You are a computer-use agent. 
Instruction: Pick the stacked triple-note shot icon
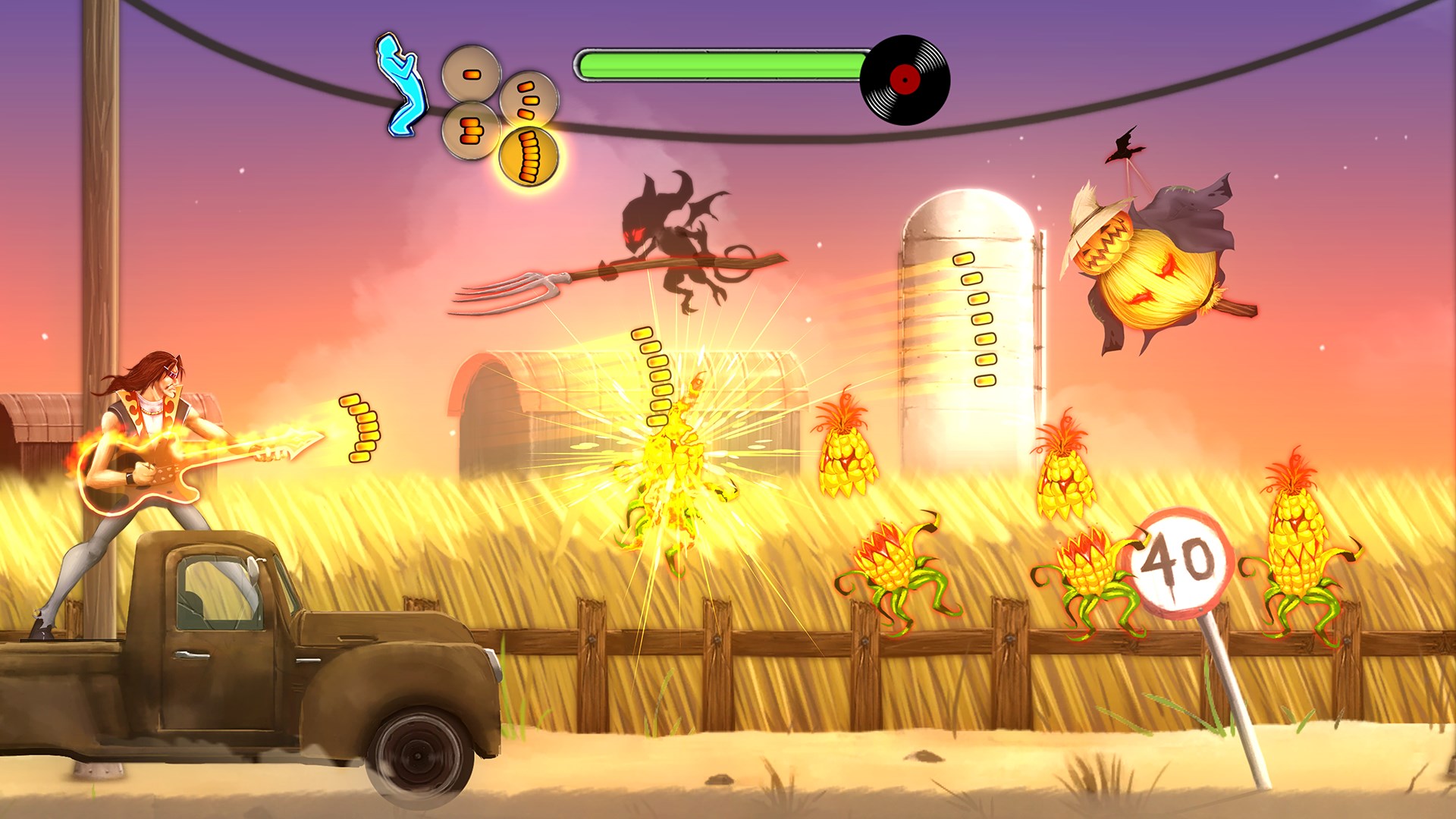471,130
